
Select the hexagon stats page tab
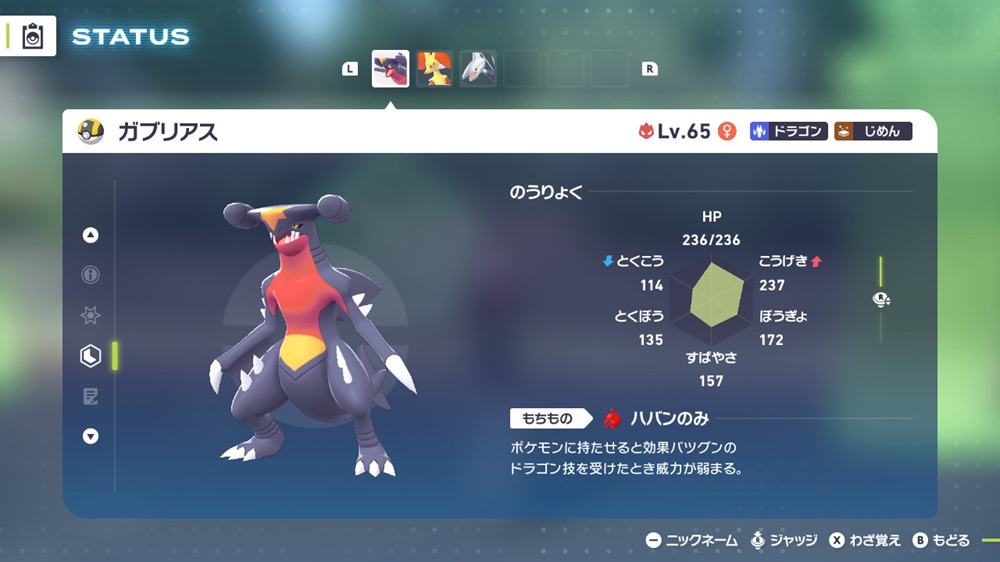[x=91, y=356]
